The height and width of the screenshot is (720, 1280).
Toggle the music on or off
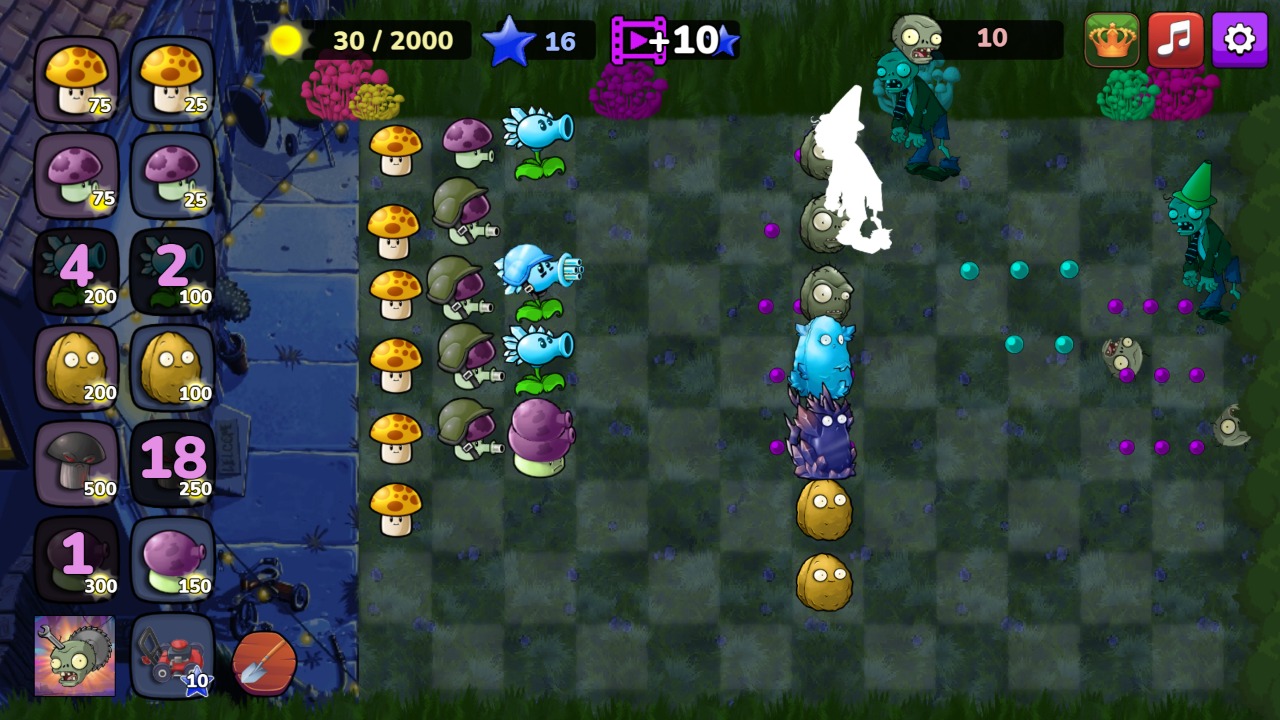point(1177,40)
